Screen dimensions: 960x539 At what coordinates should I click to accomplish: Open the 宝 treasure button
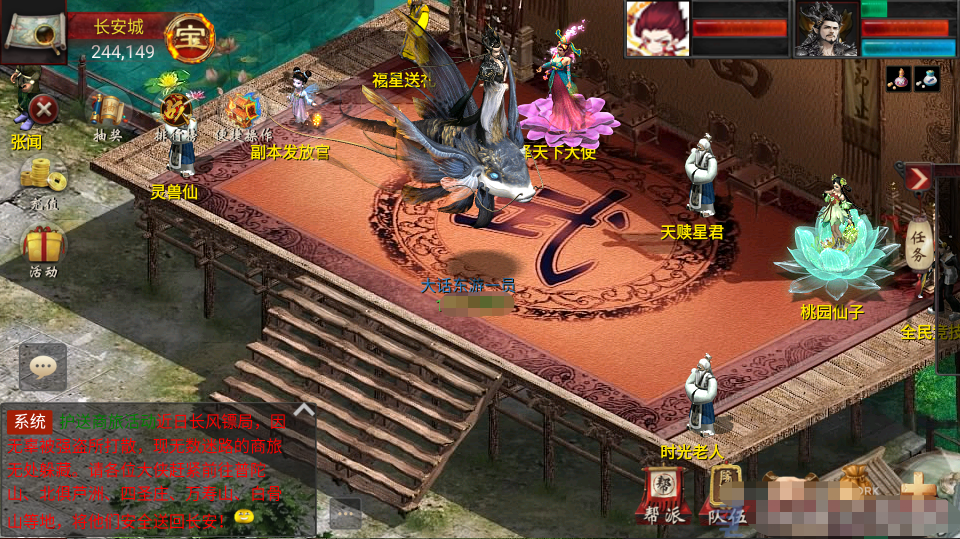[189, 38]
